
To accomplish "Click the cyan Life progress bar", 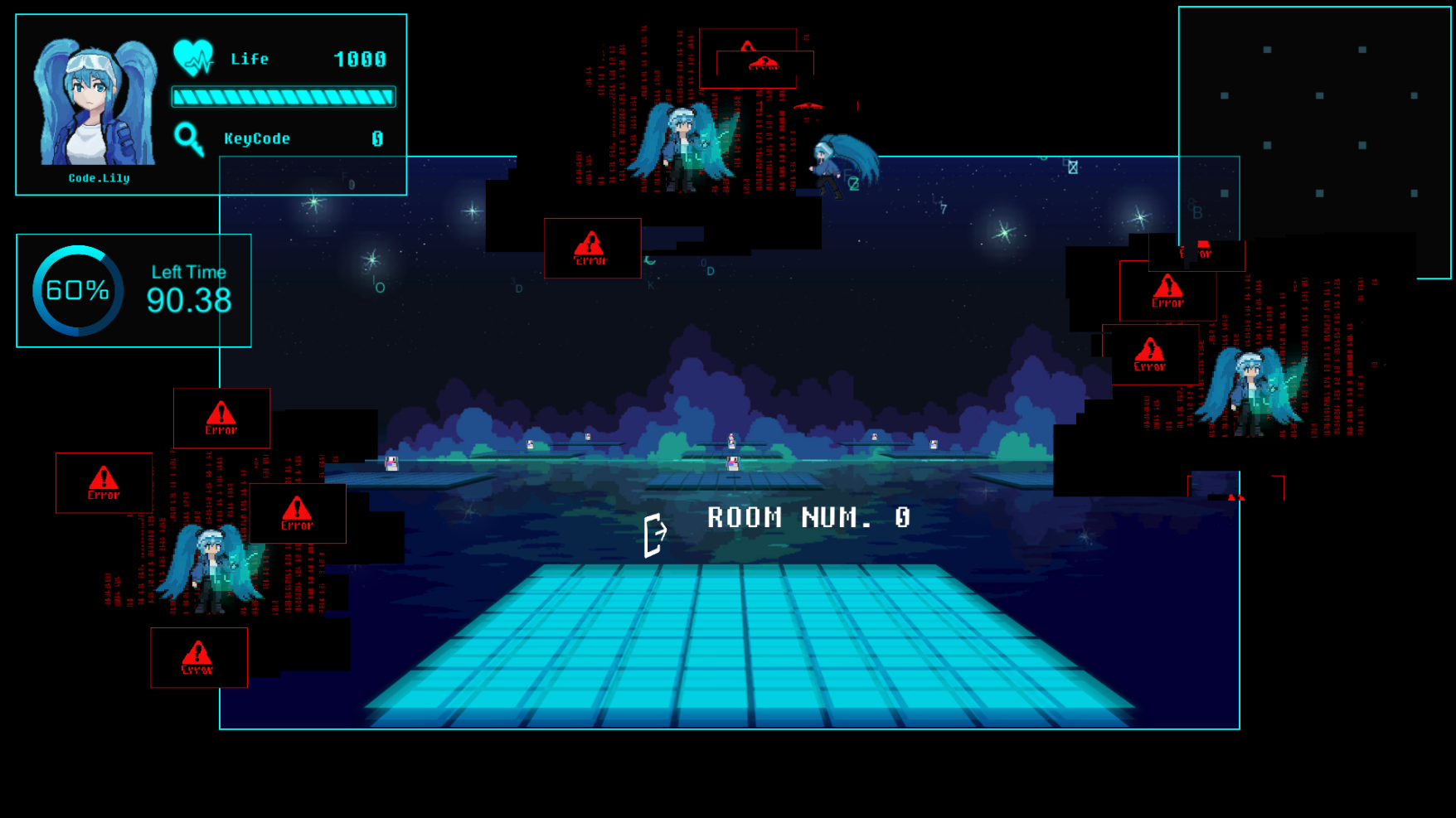I will 283,97.
